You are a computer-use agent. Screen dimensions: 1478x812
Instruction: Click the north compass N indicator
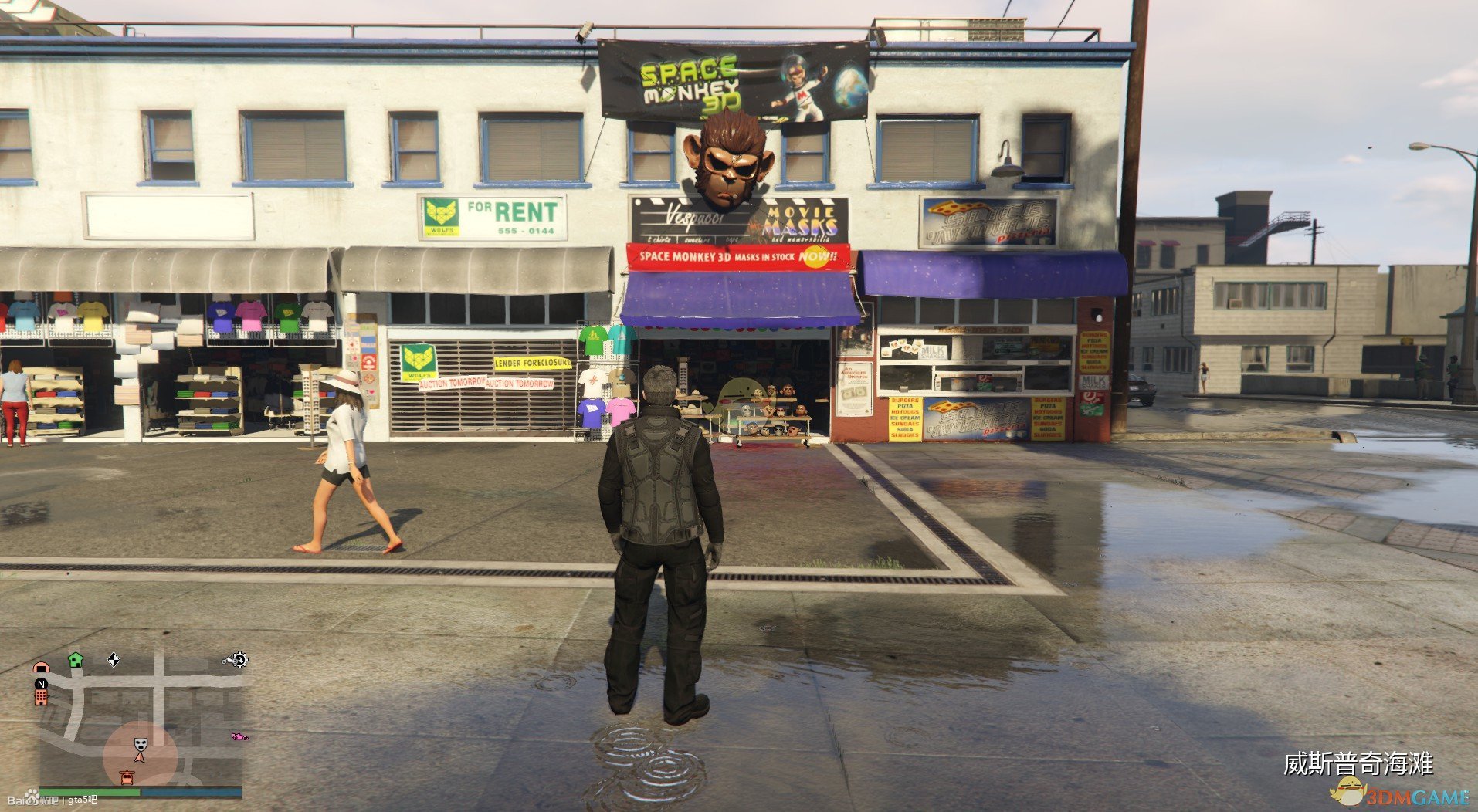click(41, 683)
